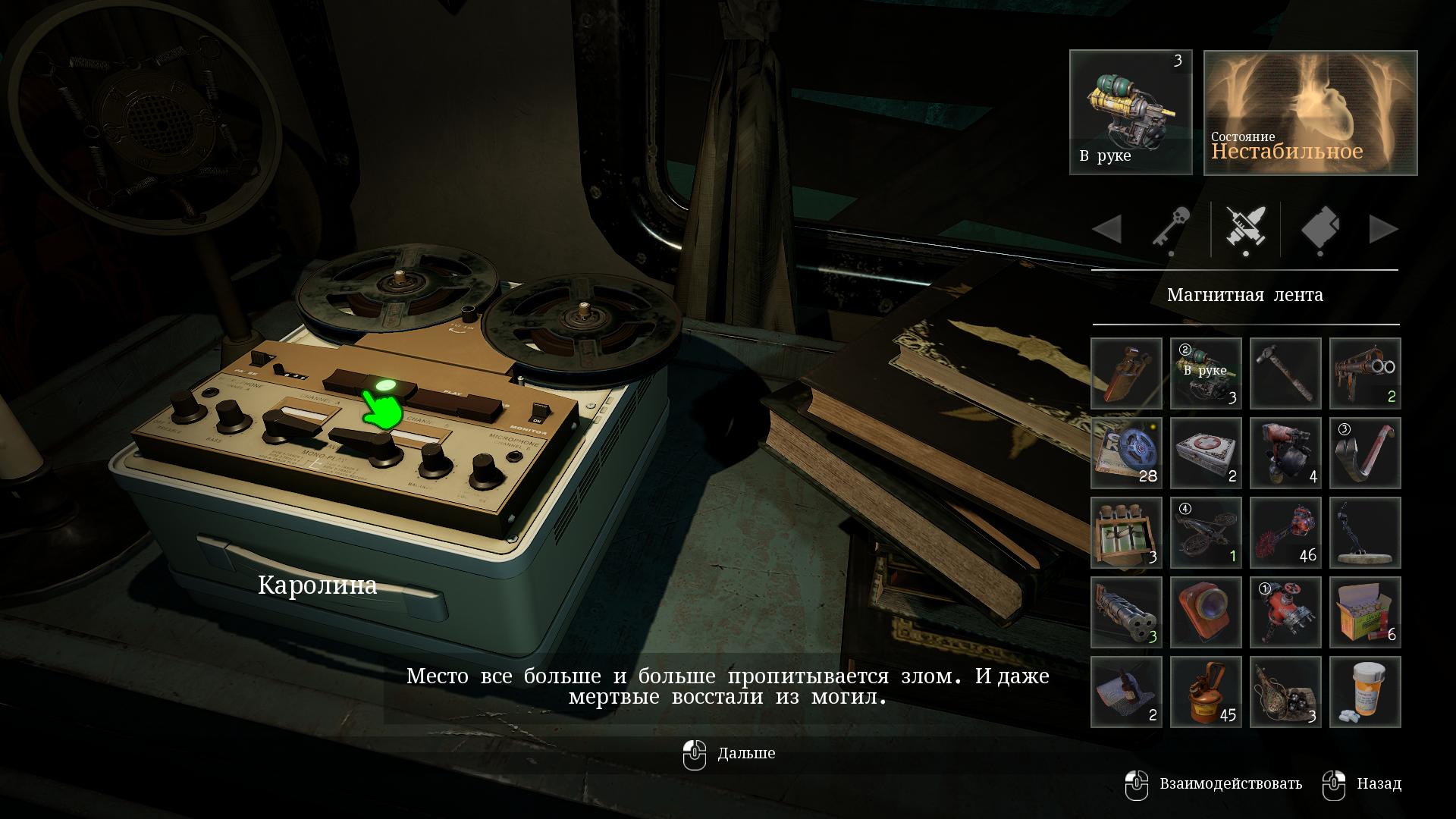Go to the next inventory category arrow
The height and width of the screenshot is (819, 1456).
(x=1383, y=229)
